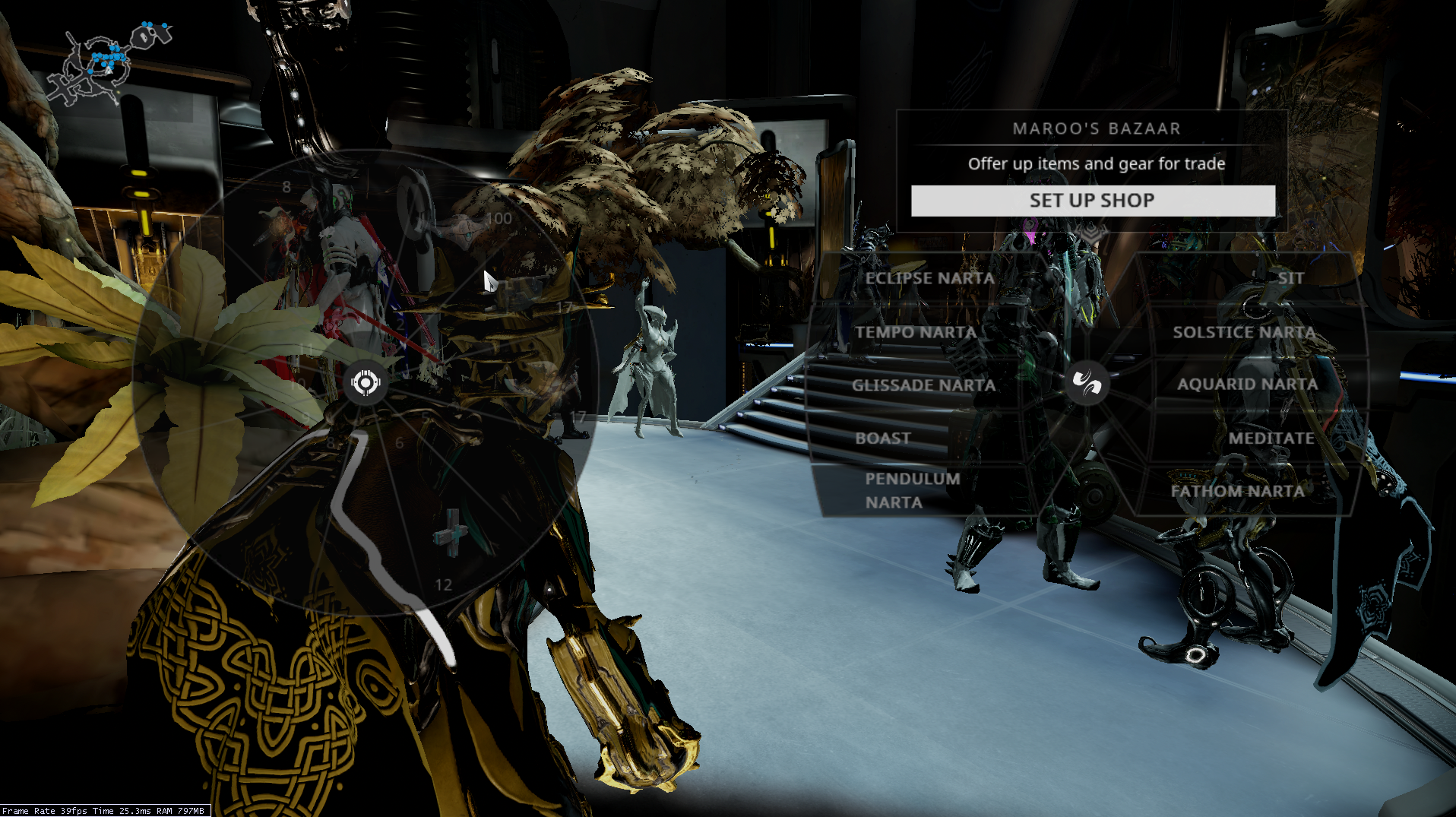Perform the Aquarid Narta emote
Image resolution: width=1456 pixels, height=817 pixels.
pyautogui.click(x=1247, y=385)
